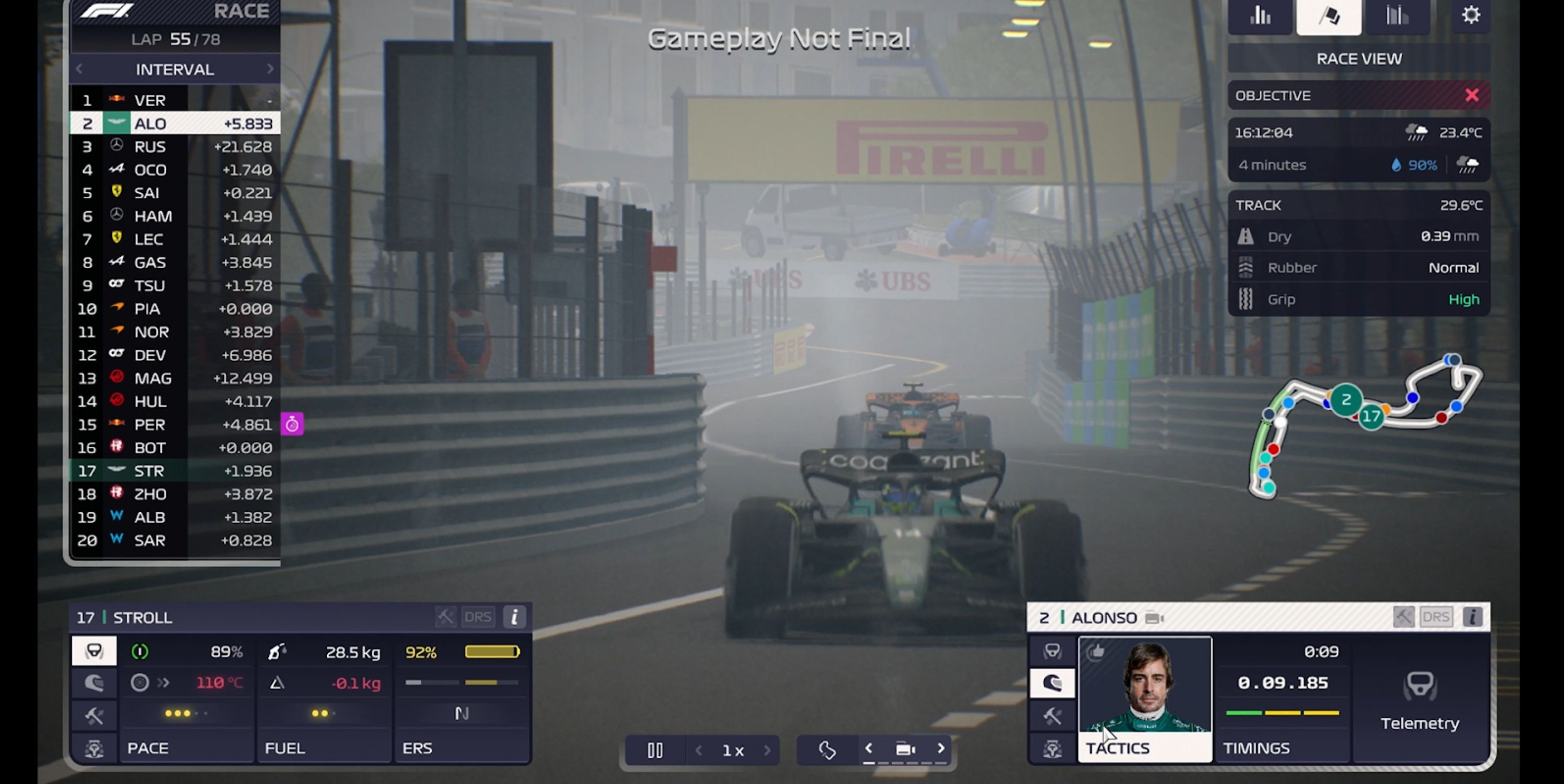
Task: Close the OBJECTIVE panel with the red X
Action: [x=1472, y=95]
